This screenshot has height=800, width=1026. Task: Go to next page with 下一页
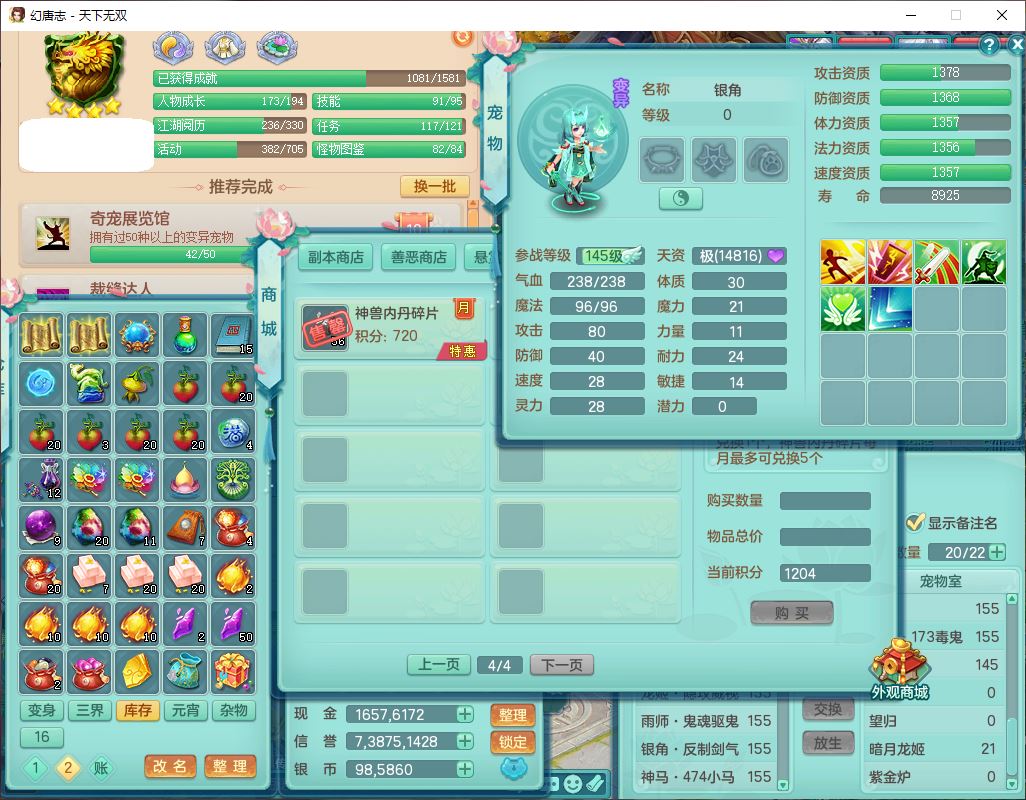562,665
